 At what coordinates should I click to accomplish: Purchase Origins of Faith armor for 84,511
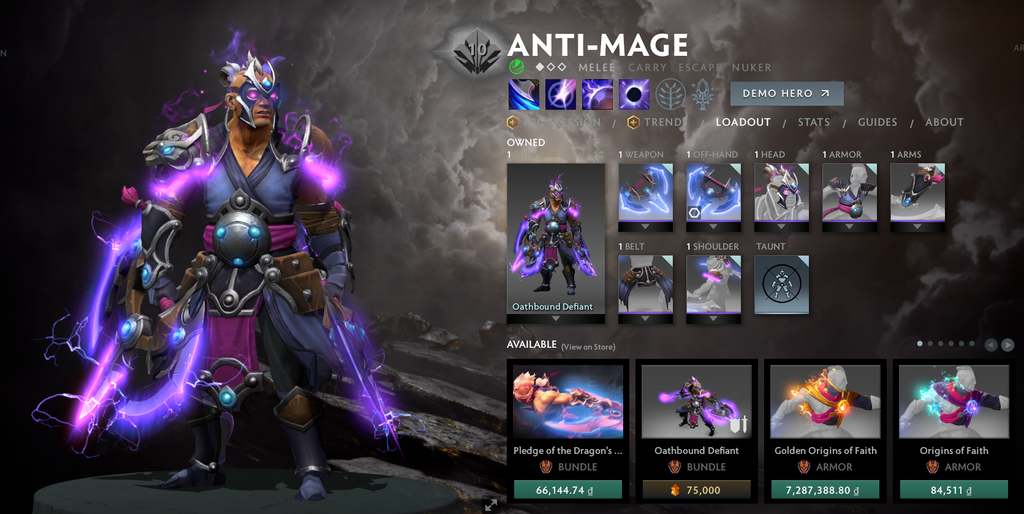[953, 489]
